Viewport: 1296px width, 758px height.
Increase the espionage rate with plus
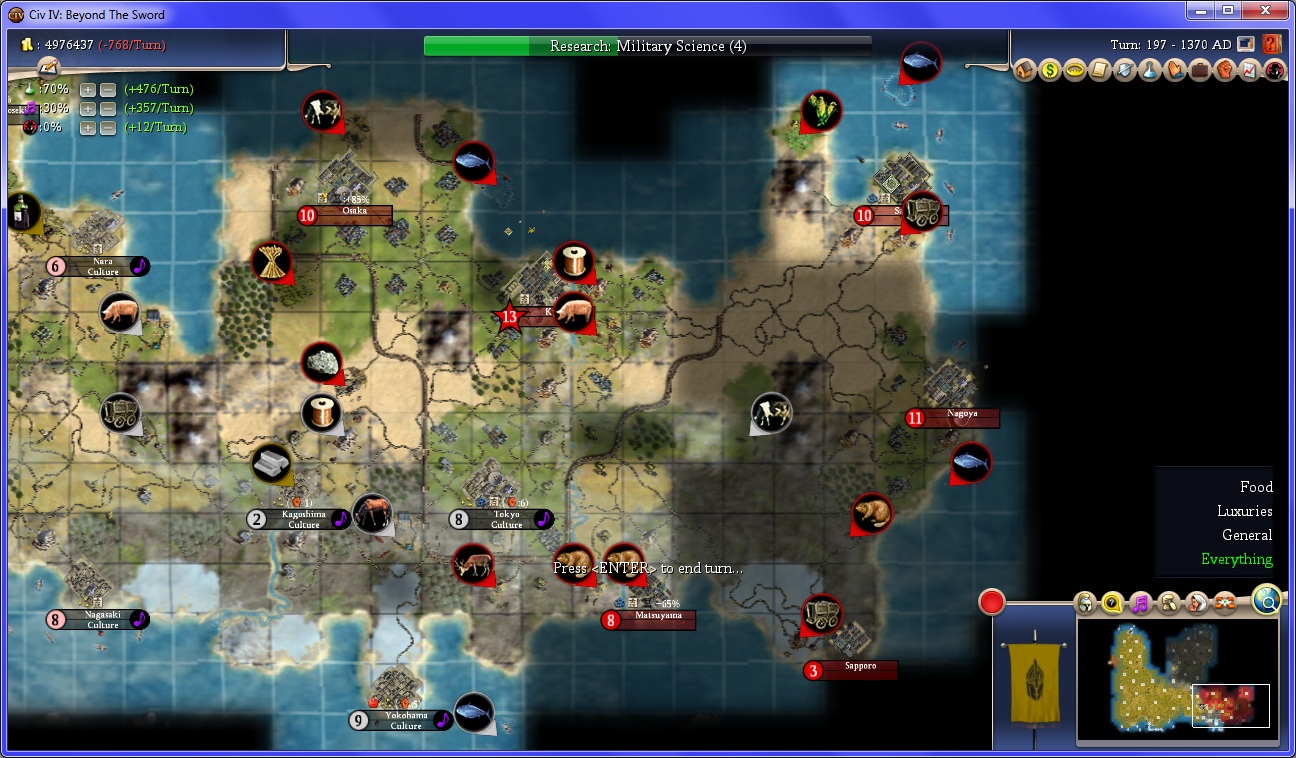pos(88,127)
